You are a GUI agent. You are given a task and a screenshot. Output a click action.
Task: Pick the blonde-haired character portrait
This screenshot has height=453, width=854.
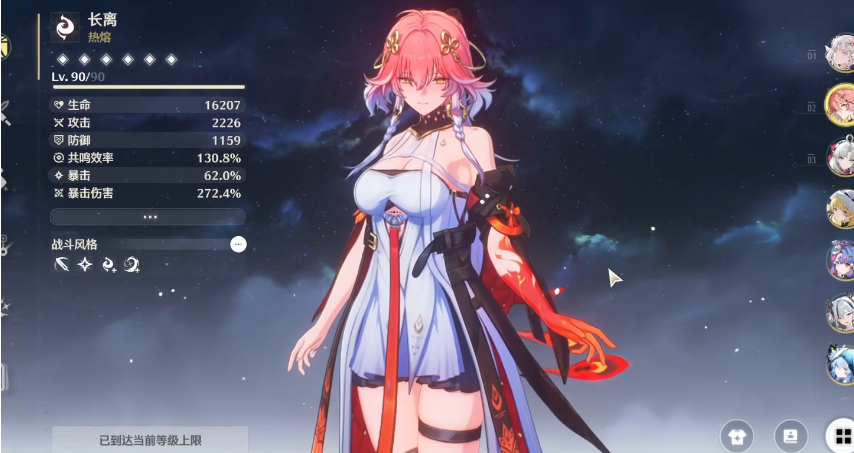click(838, 209)
